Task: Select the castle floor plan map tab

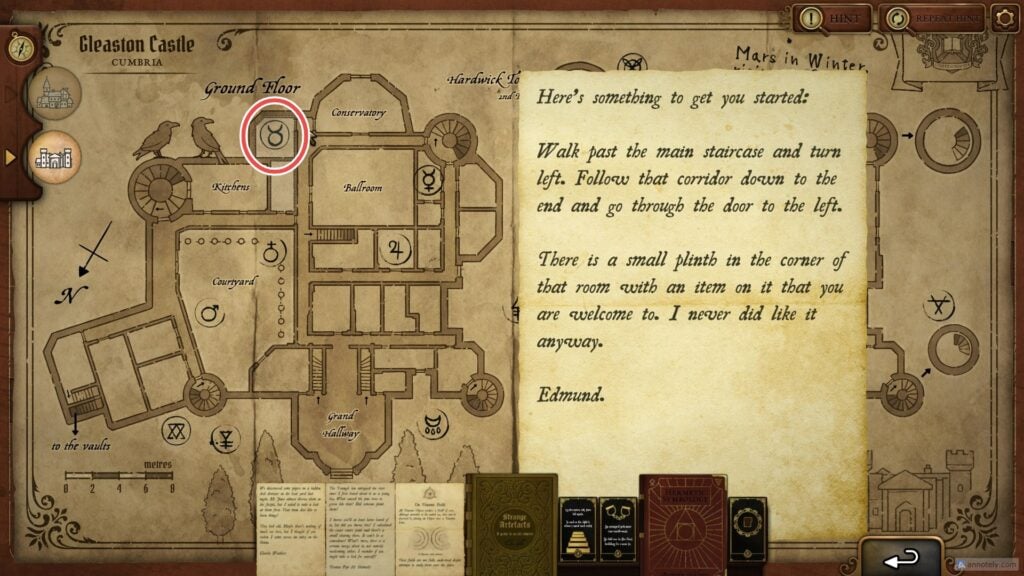Action: pos(56,157)
